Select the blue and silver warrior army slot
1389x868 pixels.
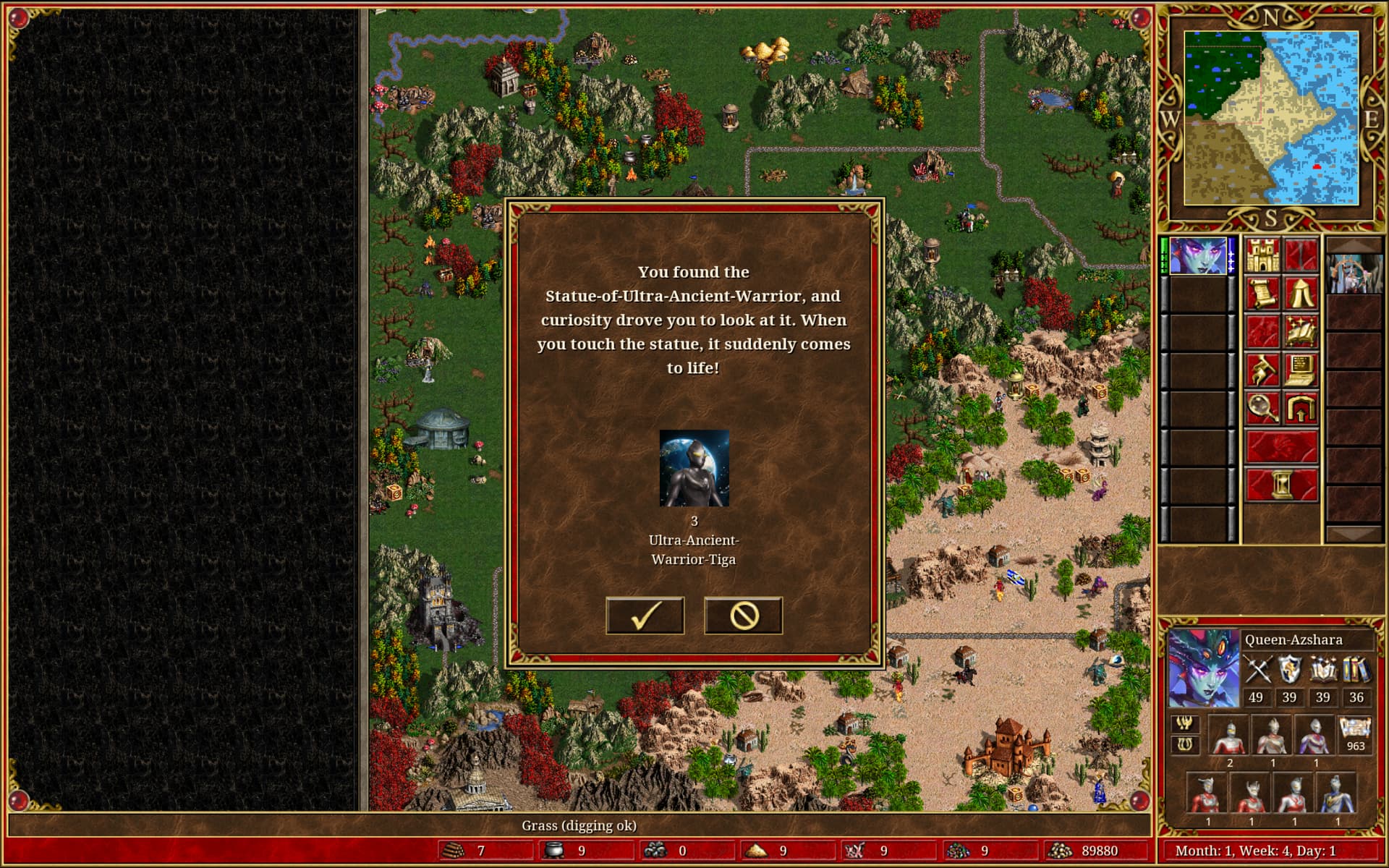click(1337, 794)
